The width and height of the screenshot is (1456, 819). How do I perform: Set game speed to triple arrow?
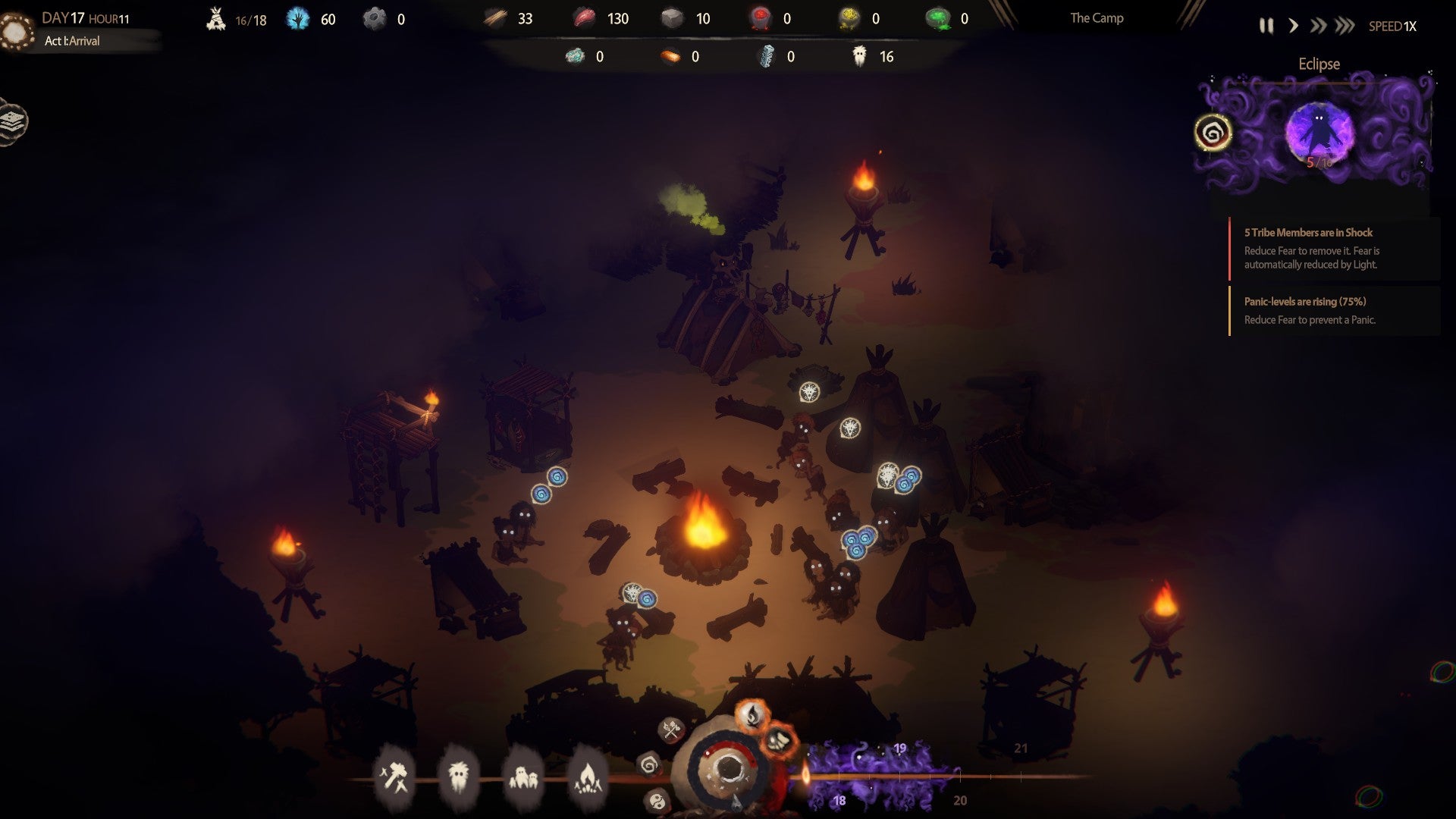coord(1345,27)
